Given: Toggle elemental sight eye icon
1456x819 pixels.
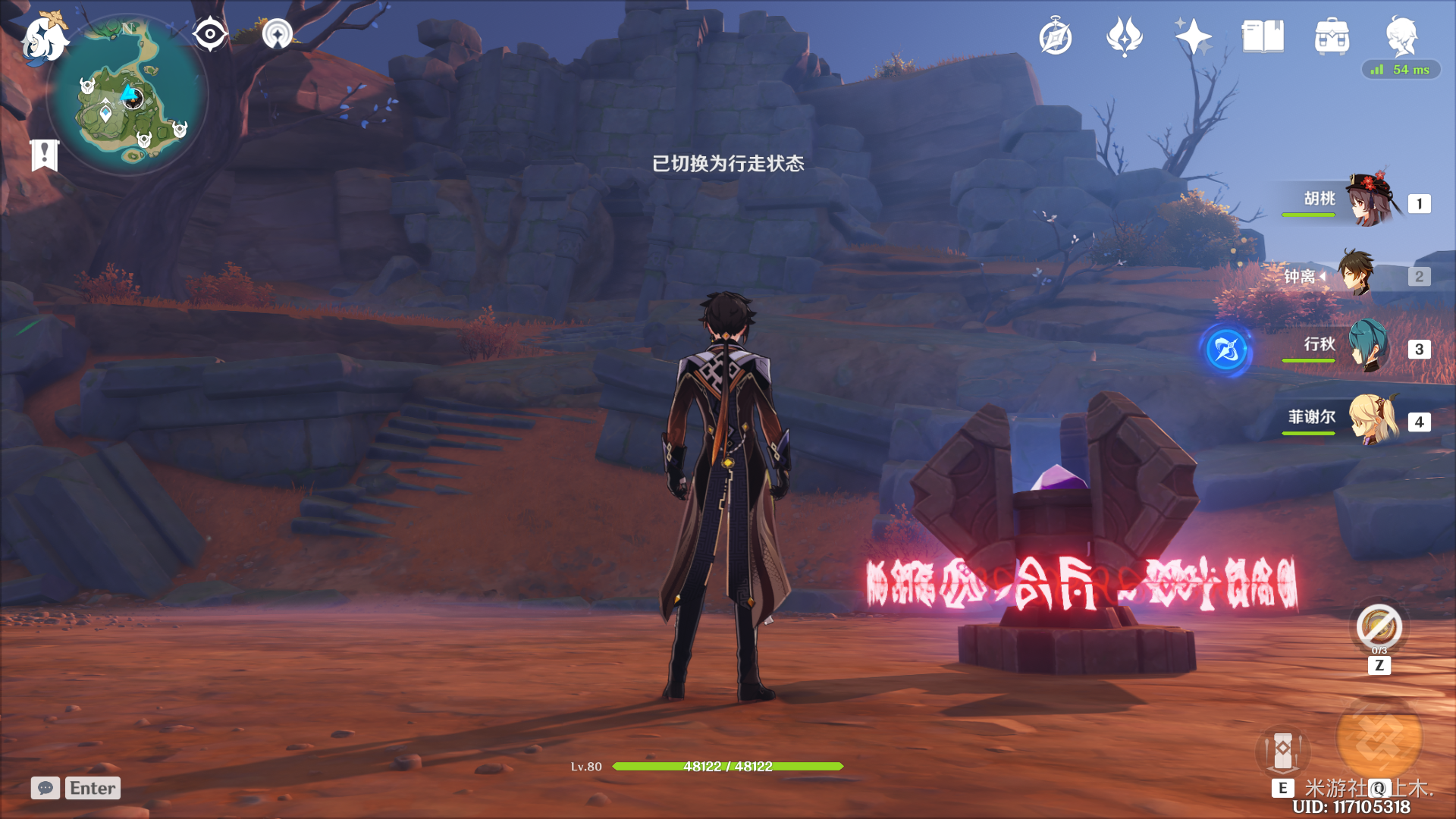Looking at the screenshot, I should coord(209,35).
